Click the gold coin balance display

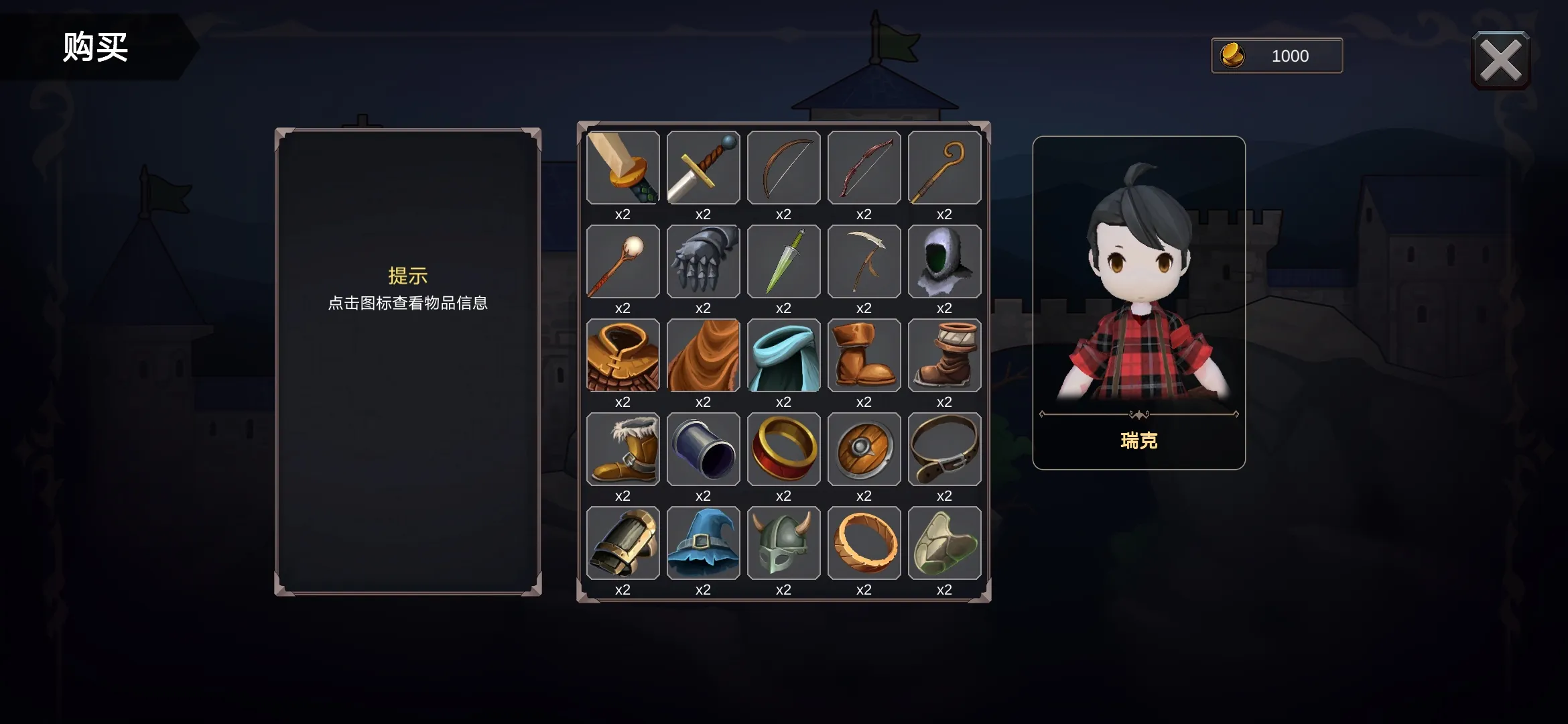[1275, 56]
